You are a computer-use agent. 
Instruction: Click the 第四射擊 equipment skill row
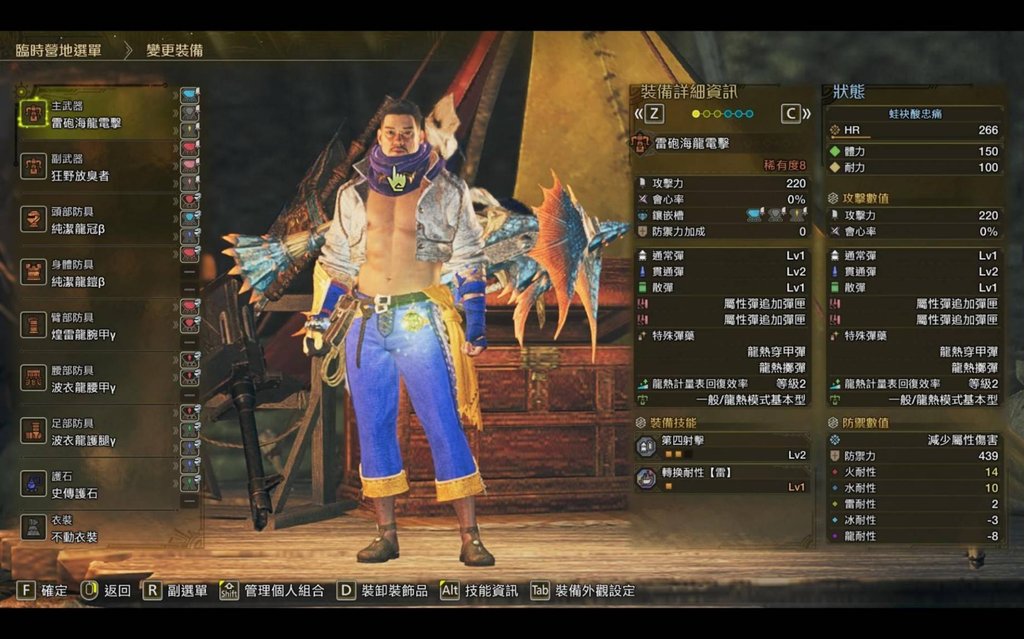click(x=722, y=447)
